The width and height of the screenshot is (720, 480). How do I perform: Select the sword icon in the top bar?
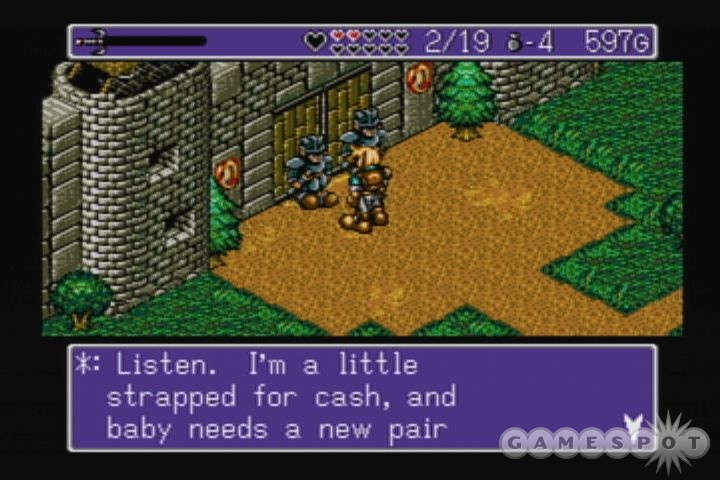click(x=92, y=41)
